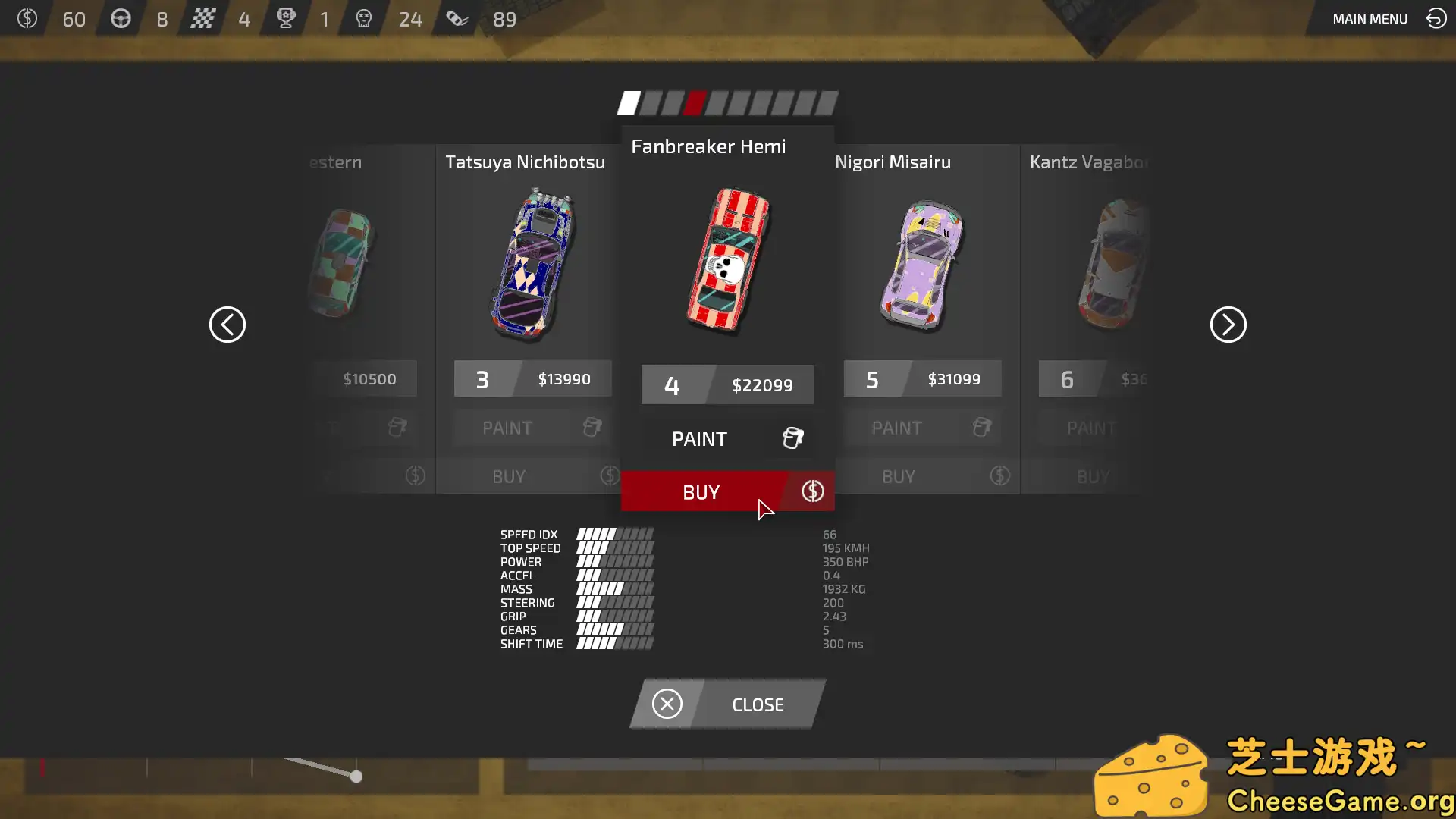Select the highlighted red page segment indicator
This screenshot has width=1456, height=819.
pos(695,103)
